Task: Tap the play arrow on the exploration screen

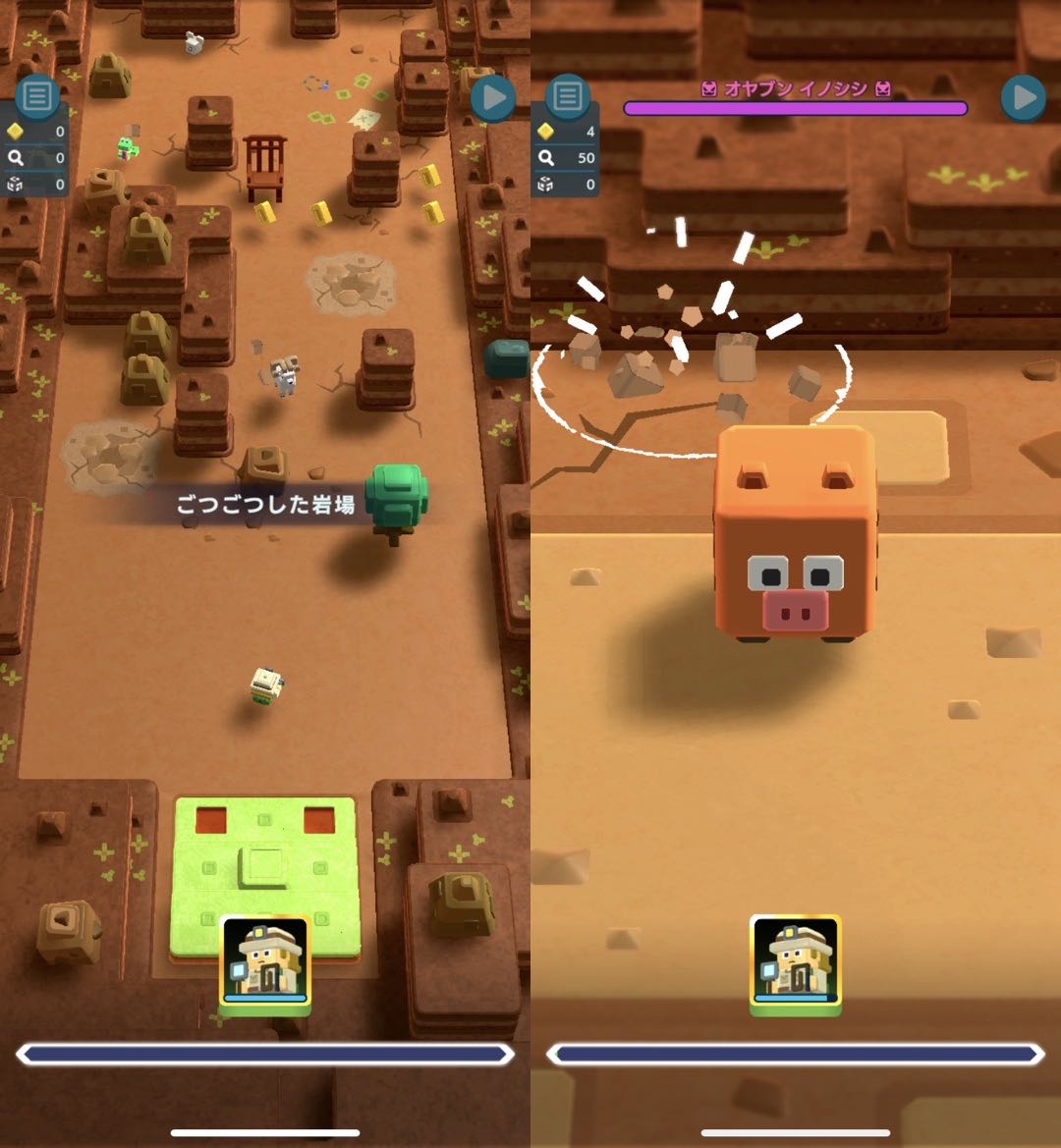Action: 493,98
